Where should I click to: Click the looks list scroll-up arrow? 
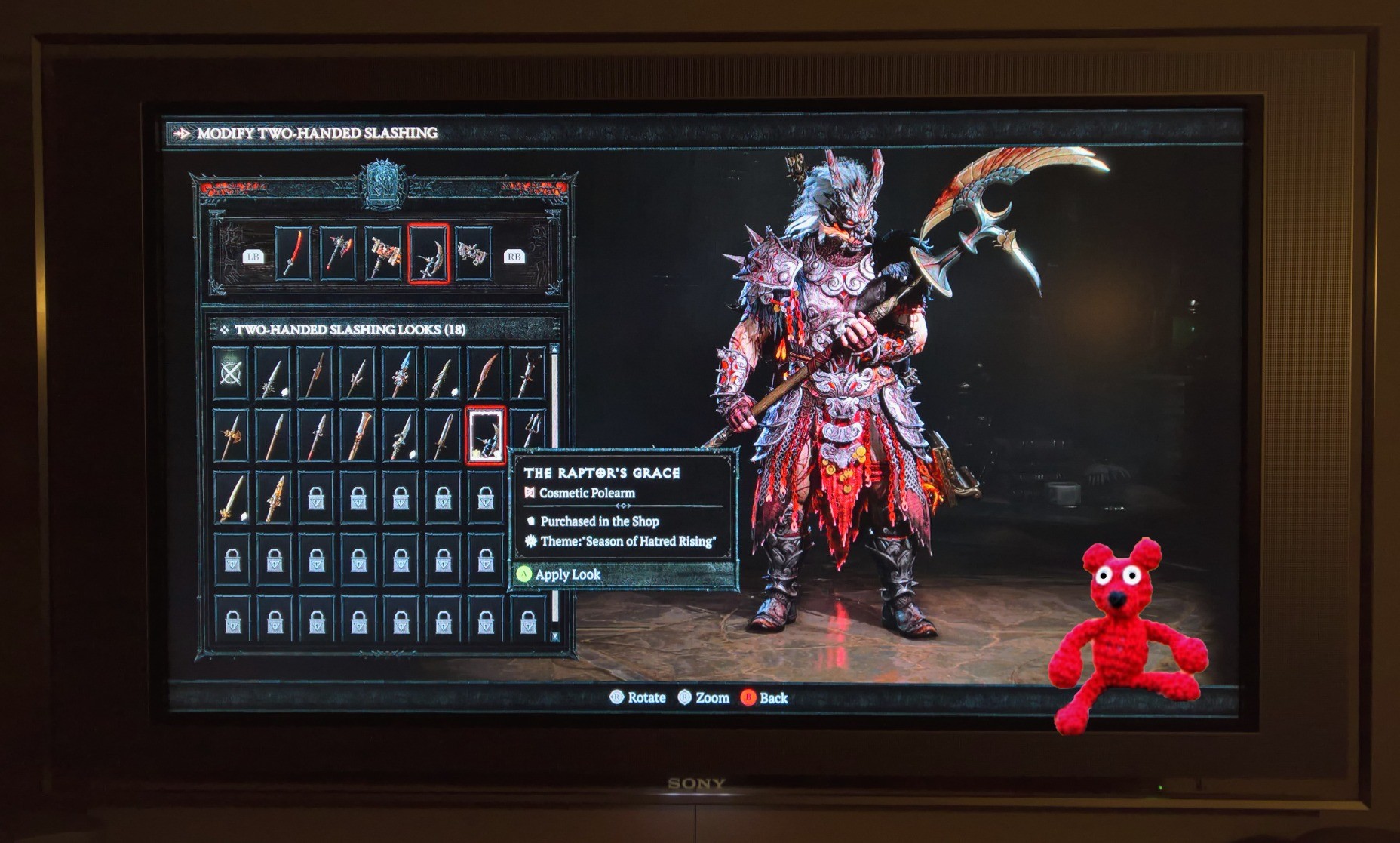click(x=555, y=349)
